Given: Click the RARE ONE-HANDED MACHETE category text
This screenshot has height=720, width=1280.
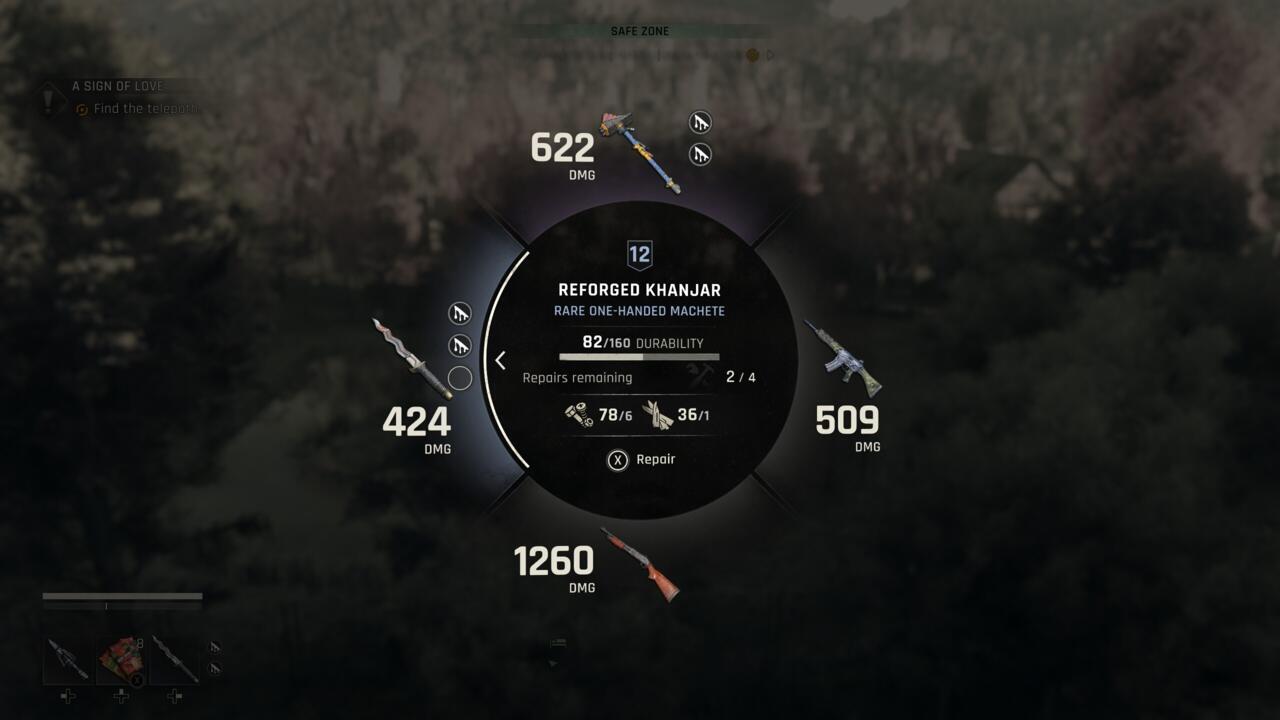Looking at the screenshot, I should [640, 311].
